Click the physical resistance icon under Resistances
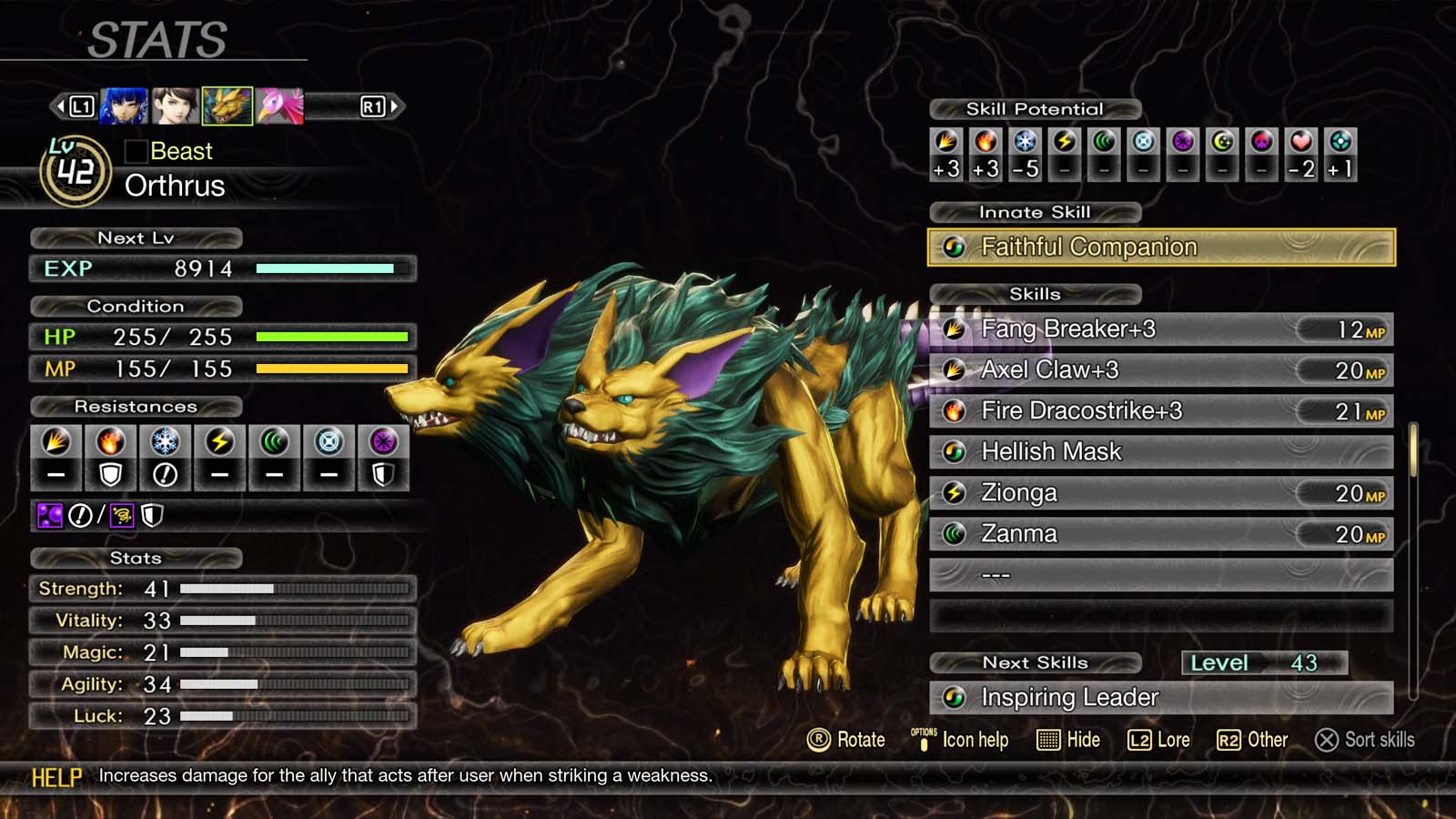 tap(56, 443)
